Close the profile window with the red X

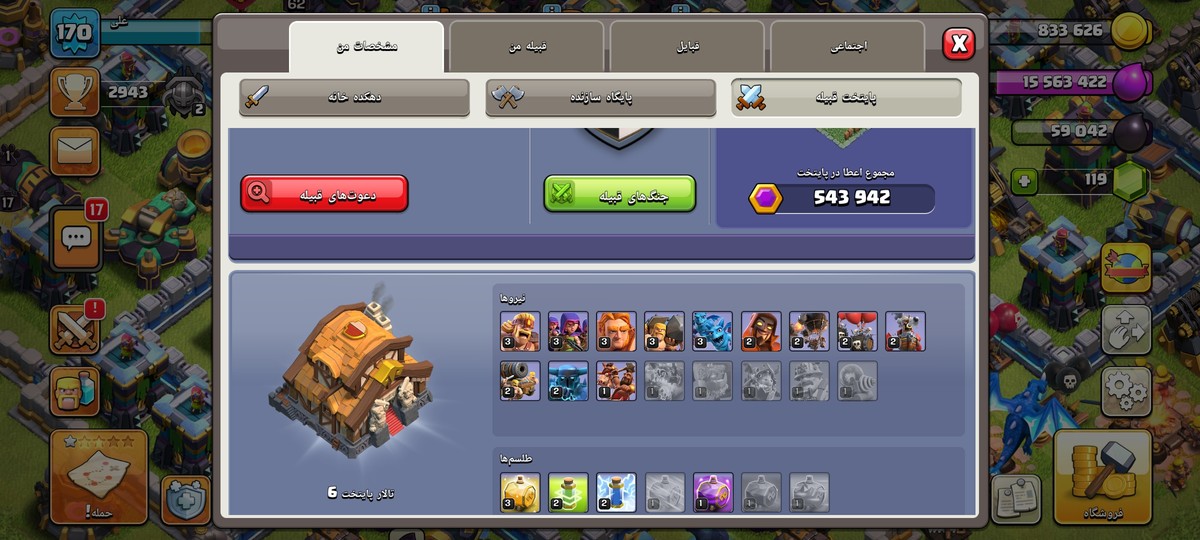(x=958, y=43)
